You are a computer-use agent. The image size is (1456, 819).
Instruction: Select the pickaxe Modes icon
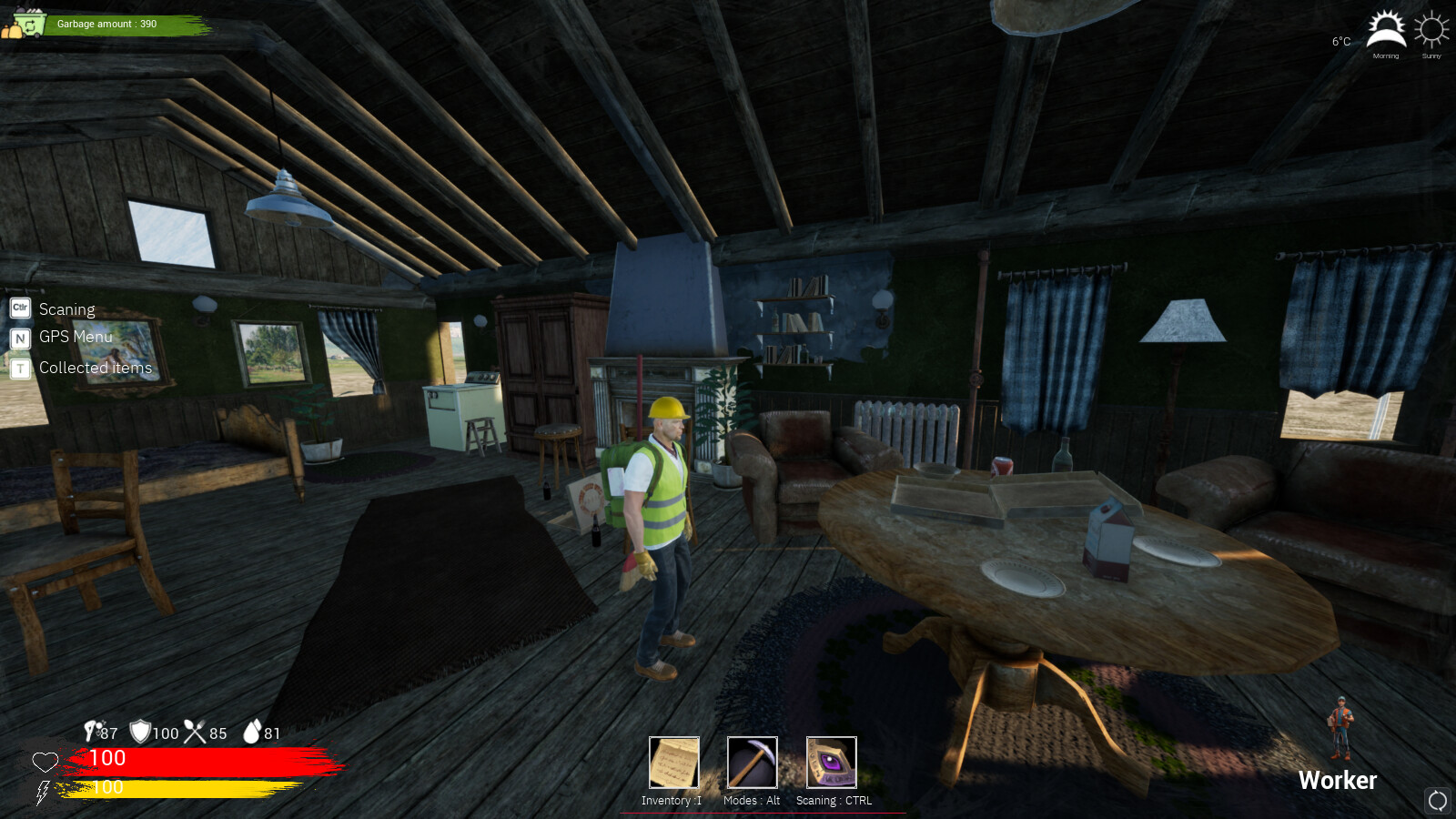click(751, 764)
